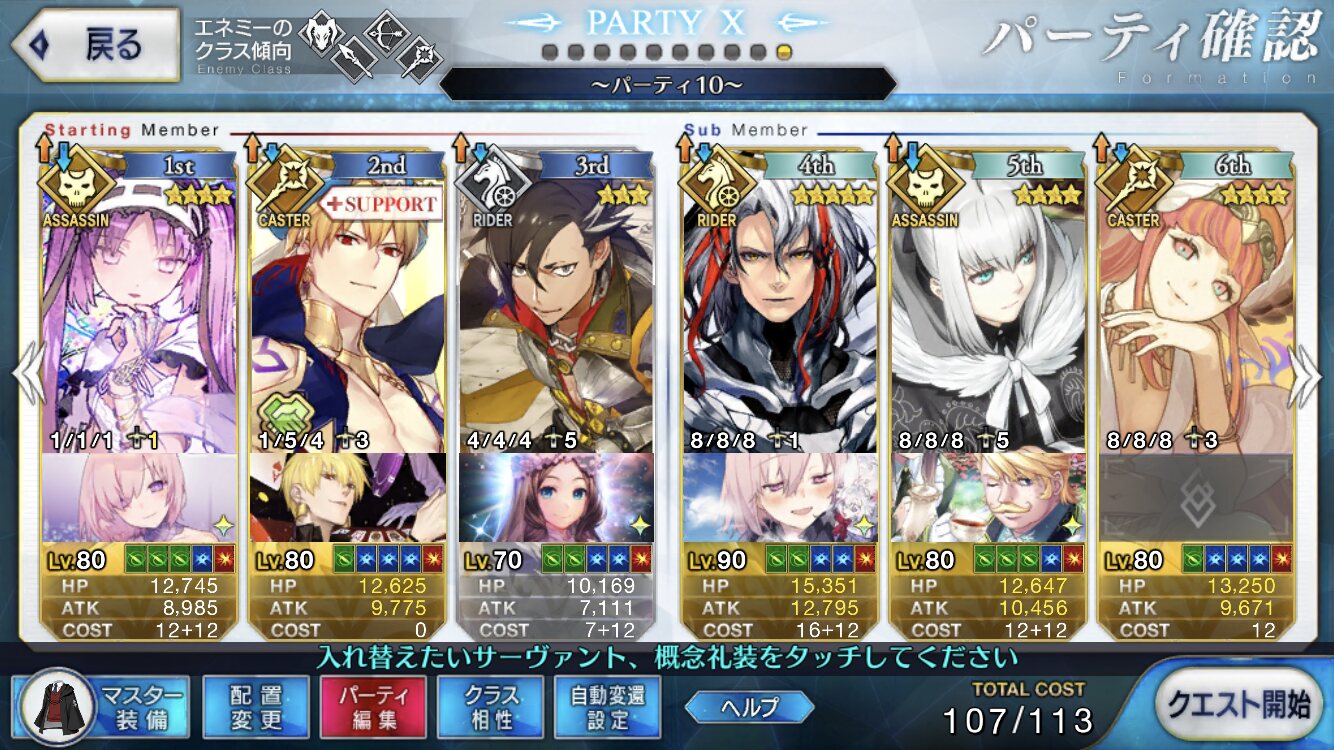
Task: Open the ヘルプ help button
Action: coord(750,707)
